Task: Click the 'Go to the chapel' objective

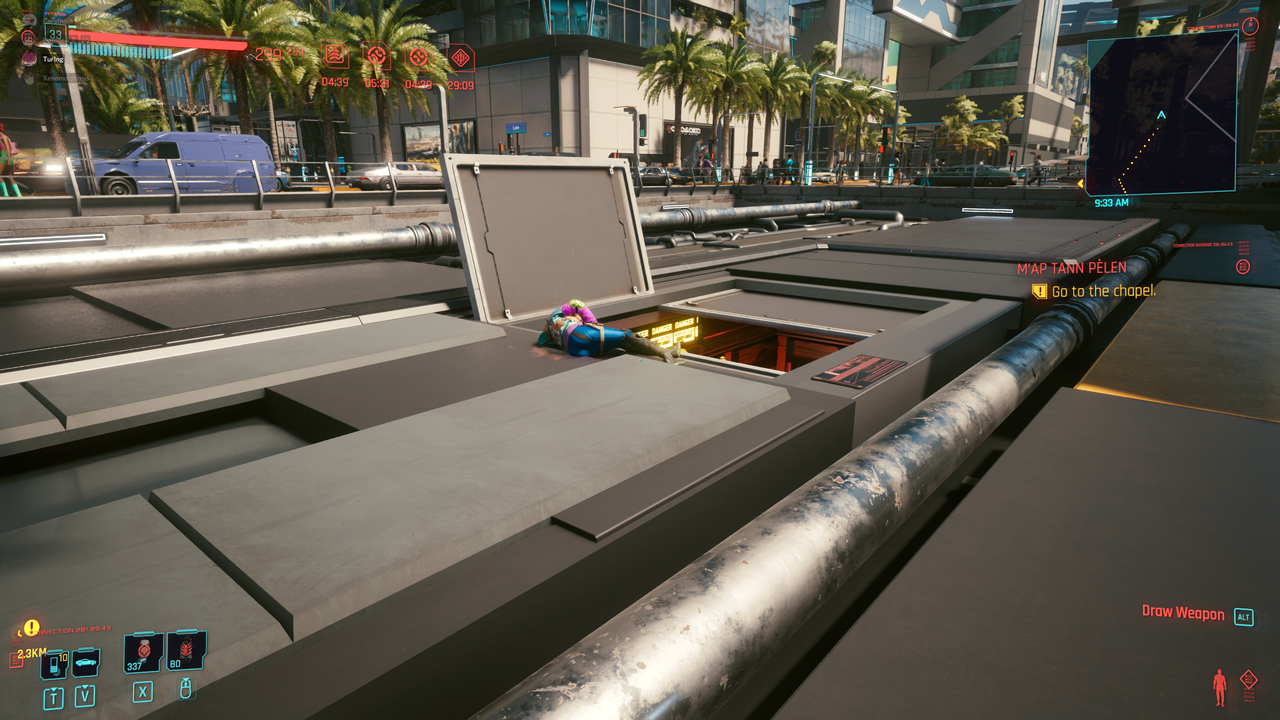Action: (x=1103, y=291)
